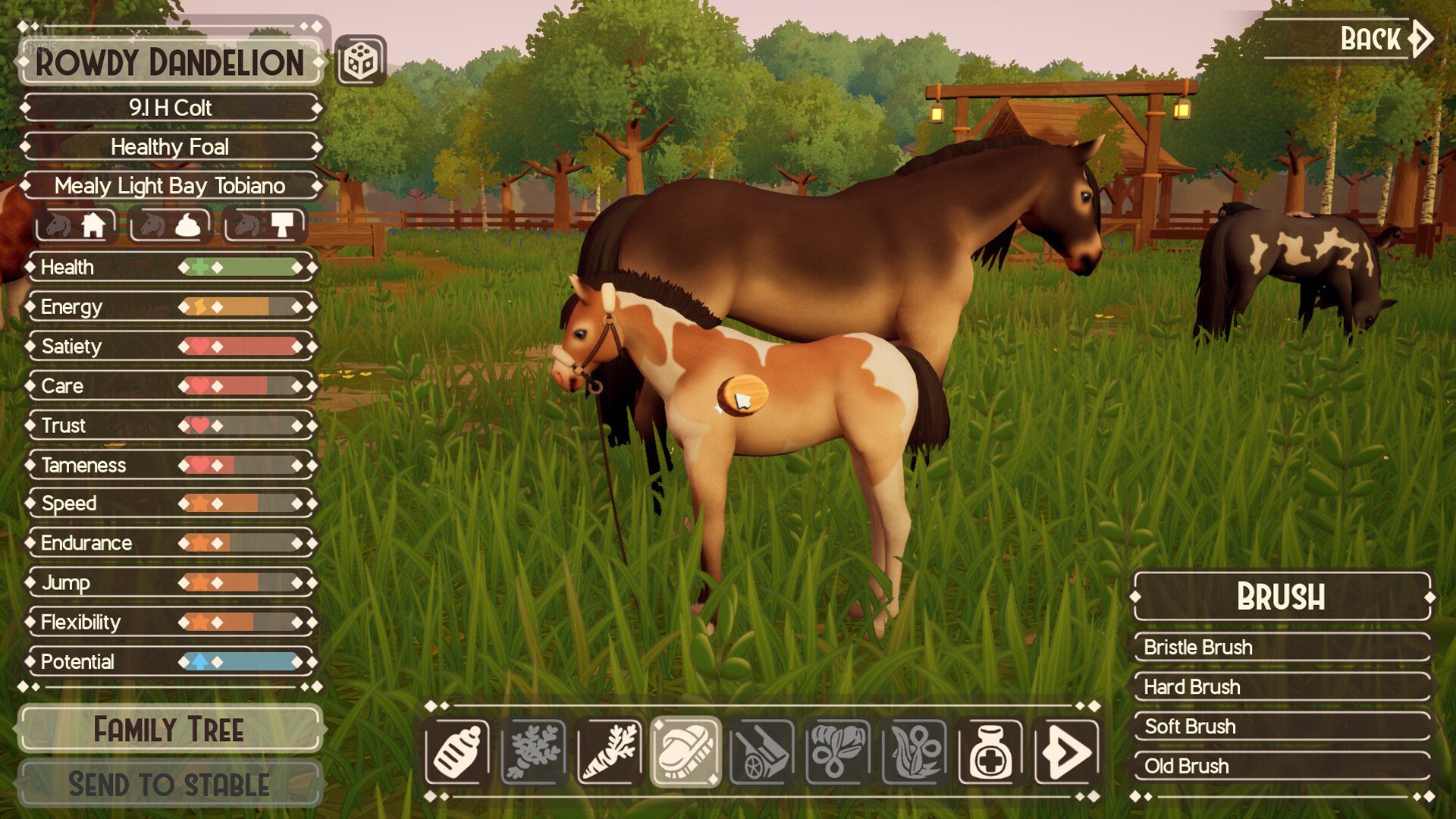Pick the medicine bottle tool
This screenshot has width=1456, height=819.
pos(990,752)
